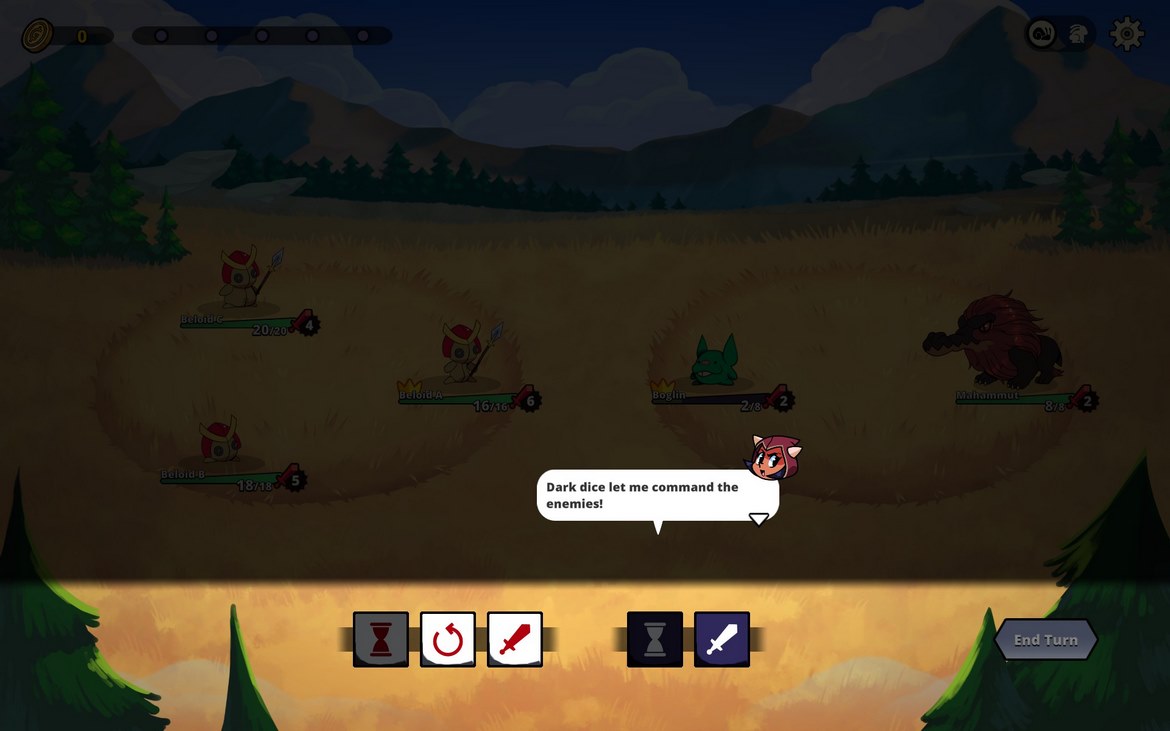Choose the red hourglass die
The width and height of the screenshot is (1170, 731).
click(x=381, y=640)
